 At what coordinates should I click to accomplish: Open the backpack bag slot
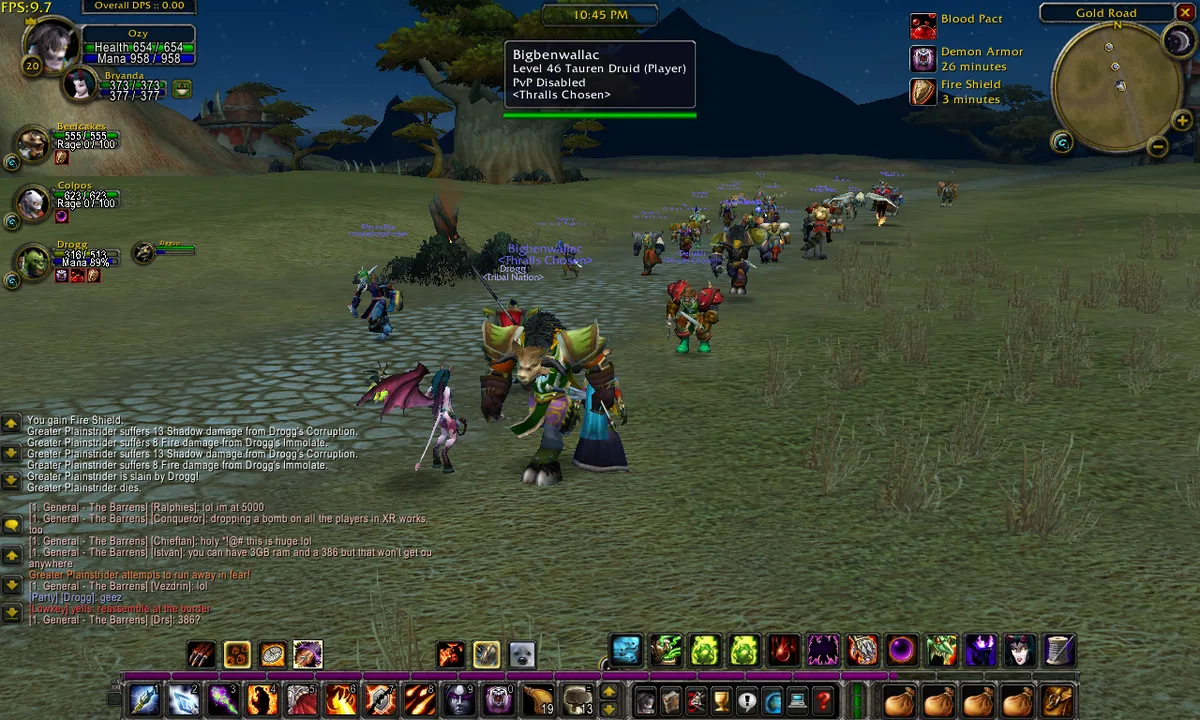click(1058, 700)
